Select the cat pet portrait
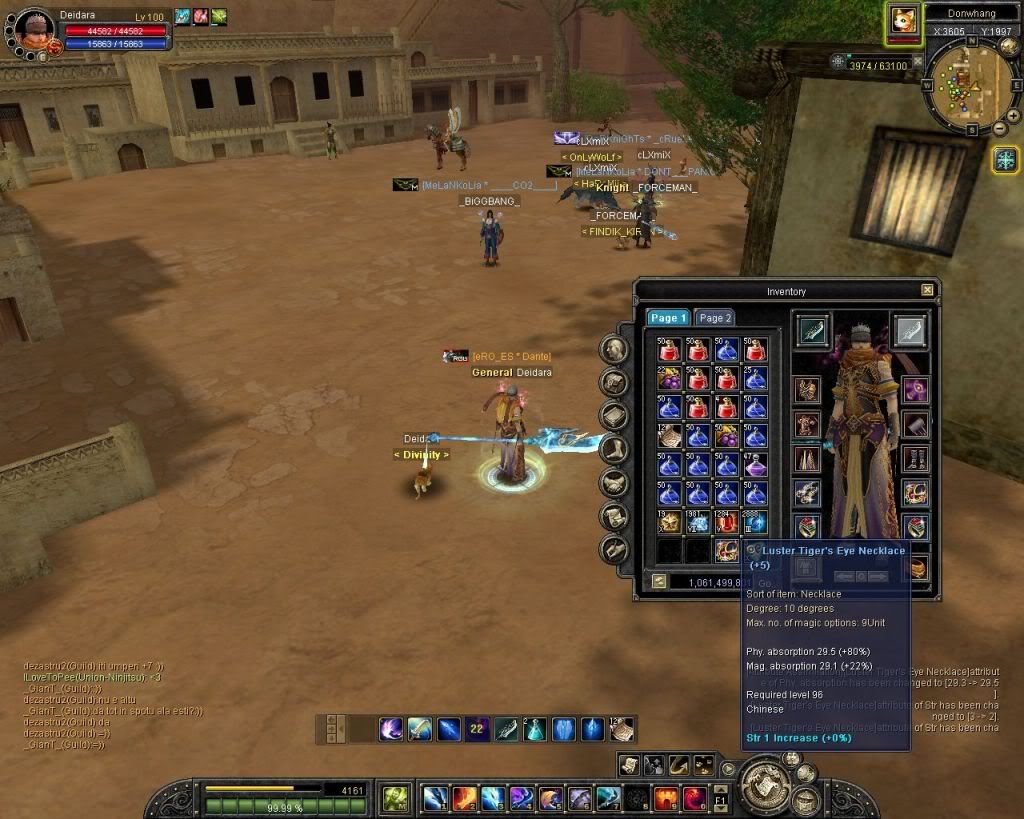1024x819 pixels. [x=904, y=22]
